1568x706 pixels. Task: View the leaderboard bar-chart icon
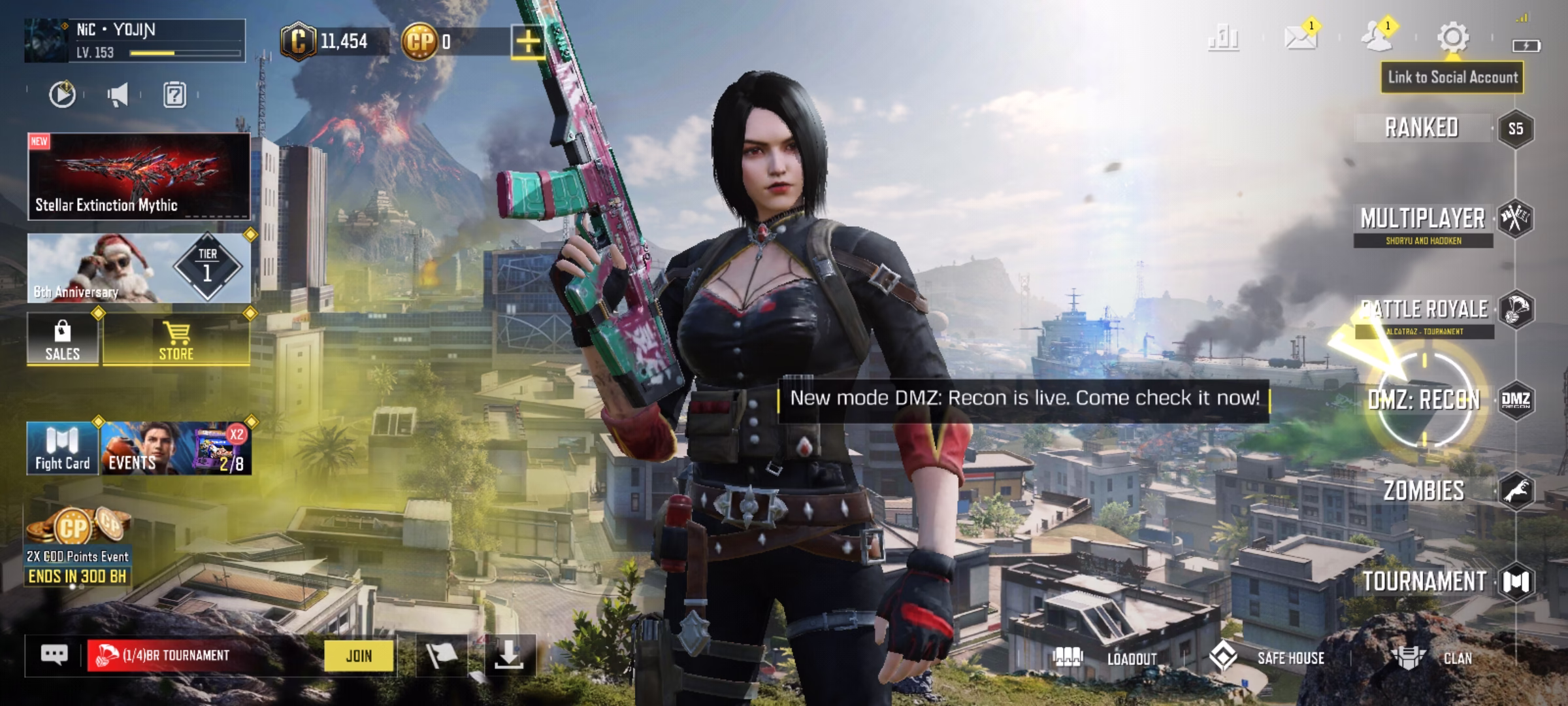click(1223, 37)
